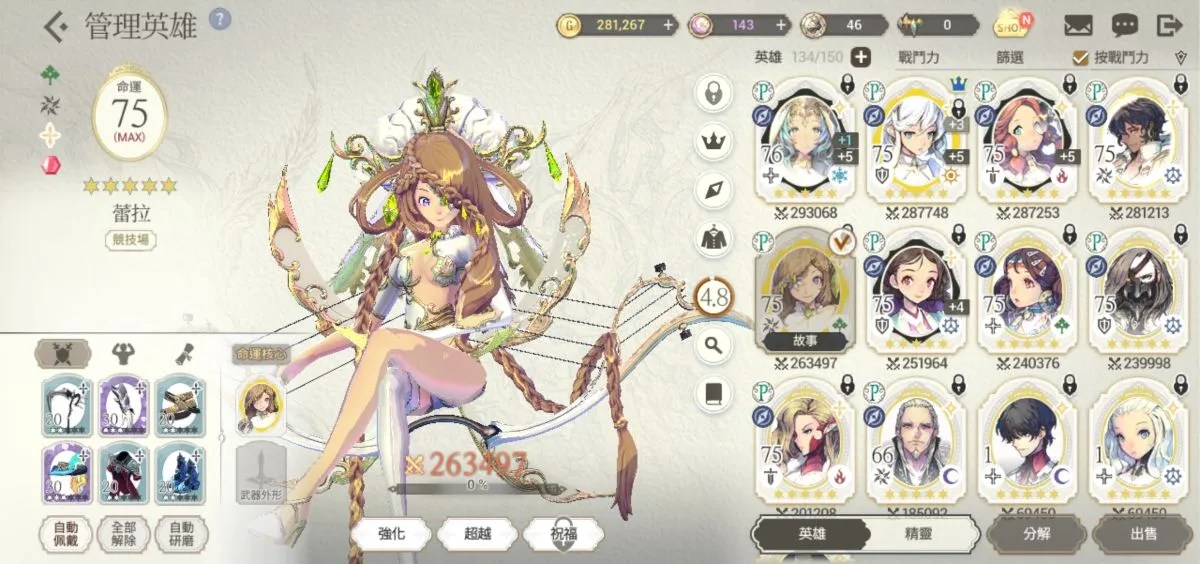Switch to the 精靈 tab
1200x564 pixels.
(x=918, y=534)
